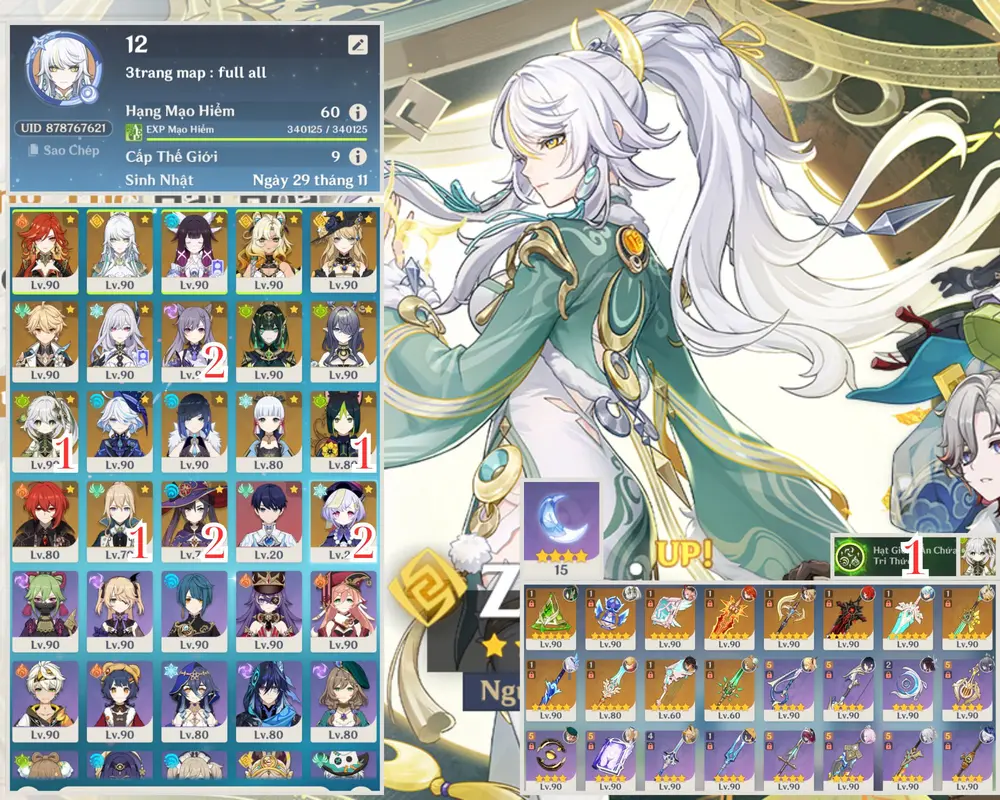This screenshot has width=1000, height=800.
Task: Open info icon beside Hạng Mạo Hiểm
Action: 357,112
